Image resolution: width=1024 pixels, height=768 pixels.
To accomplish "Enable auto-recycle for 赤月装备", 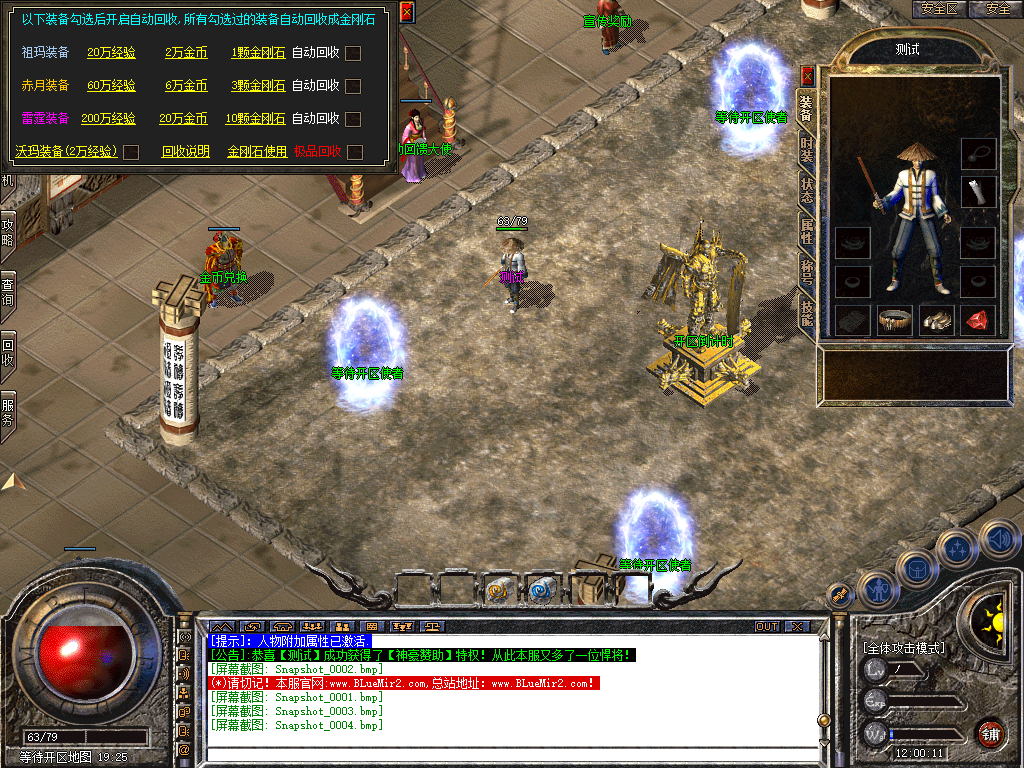I will pos(353,86).
